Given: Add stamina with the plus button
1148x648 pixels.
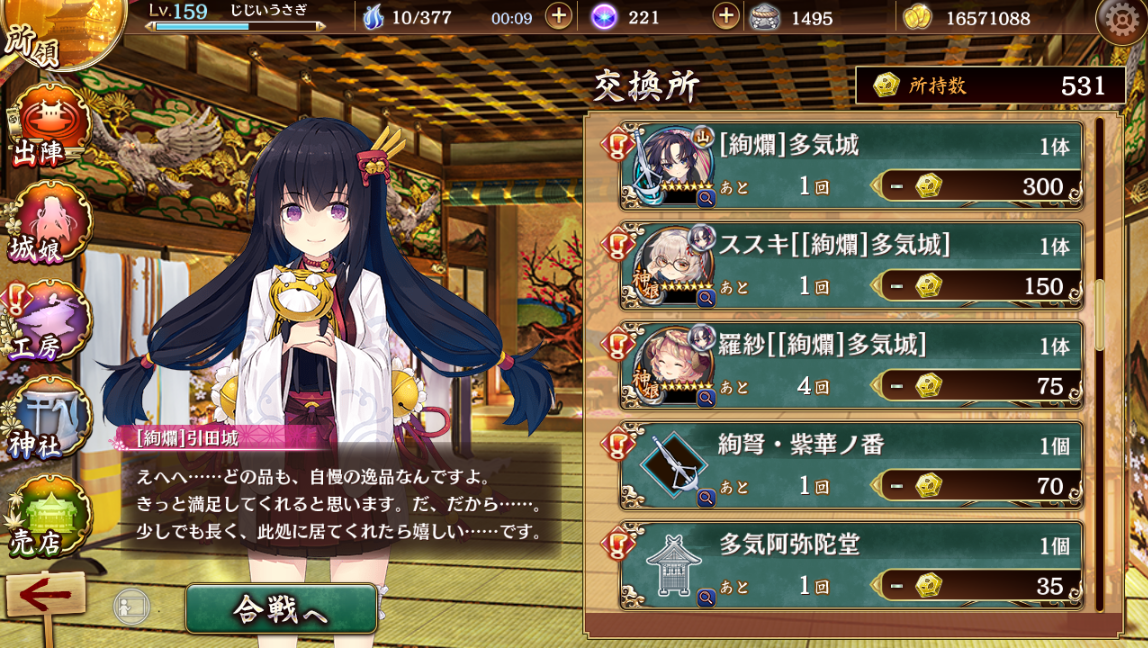Looking at the screenshot, I should pos(558,17).
